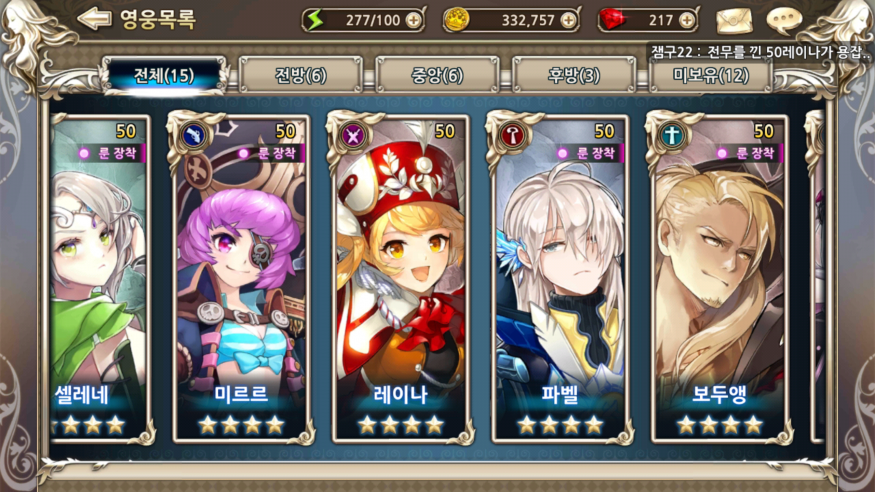Viewport: 875px width, 492px height.
Task: Open the mail envelope icon
Action: (733, 19)
